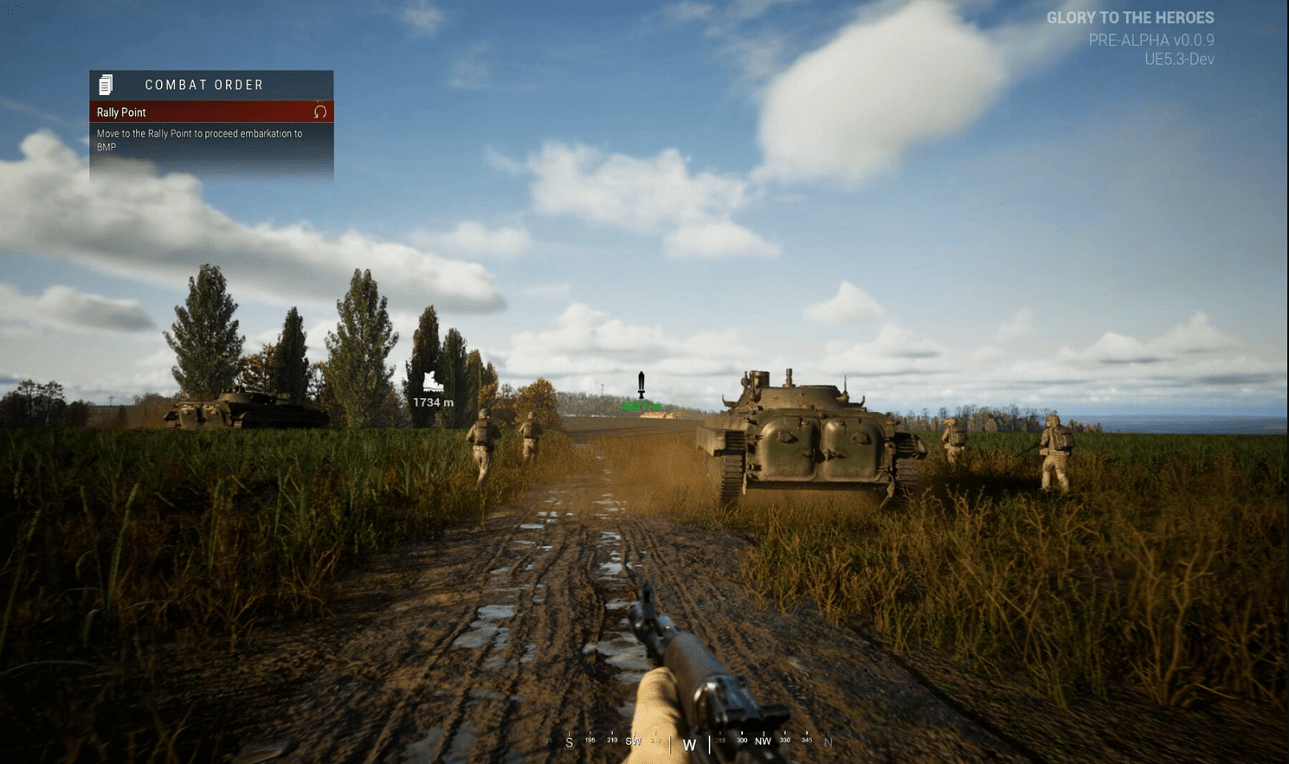Viewport: 1289px width, 764px height.
Task: Click the black sword objective marker
Action: 639,384
